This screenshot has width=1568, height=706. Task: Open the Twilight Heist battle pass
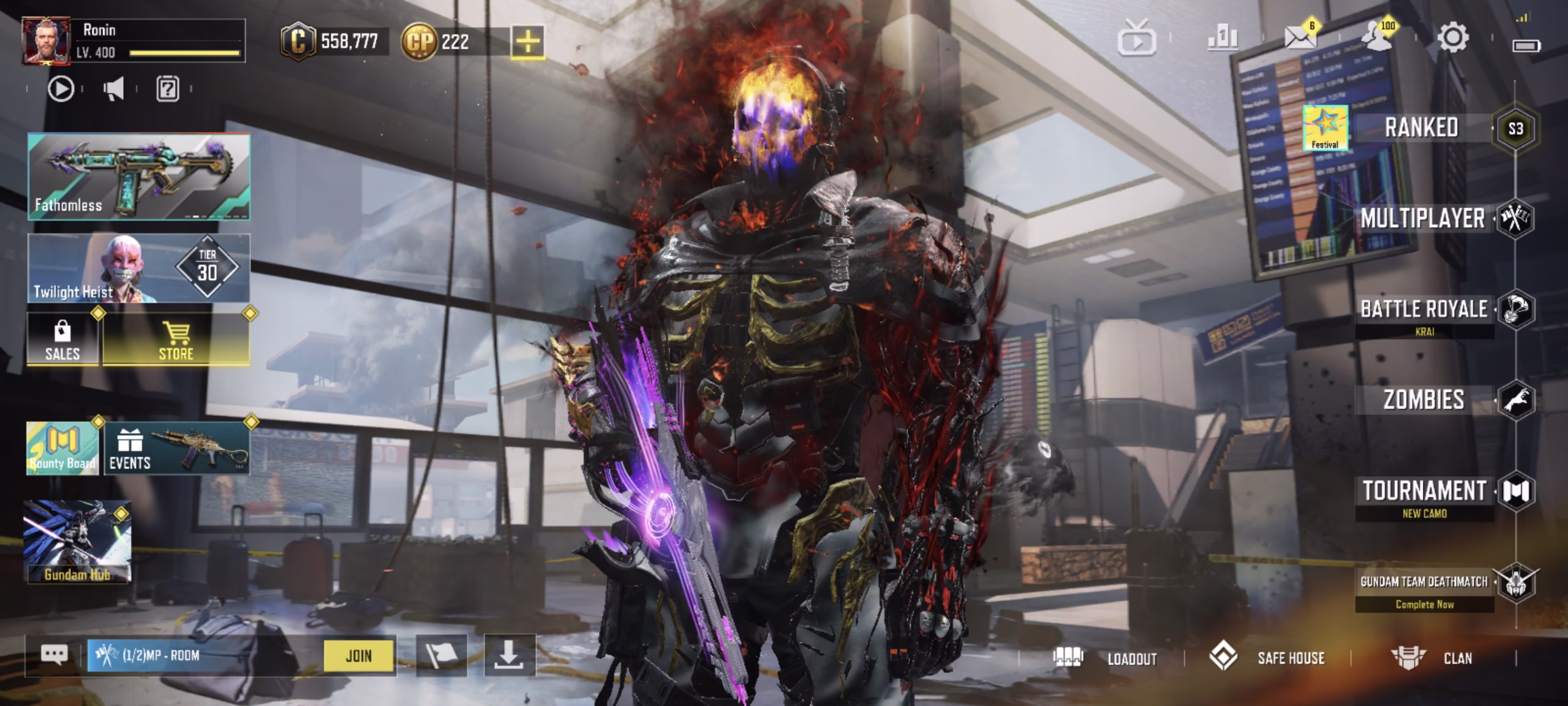click(x=139, y=268)
